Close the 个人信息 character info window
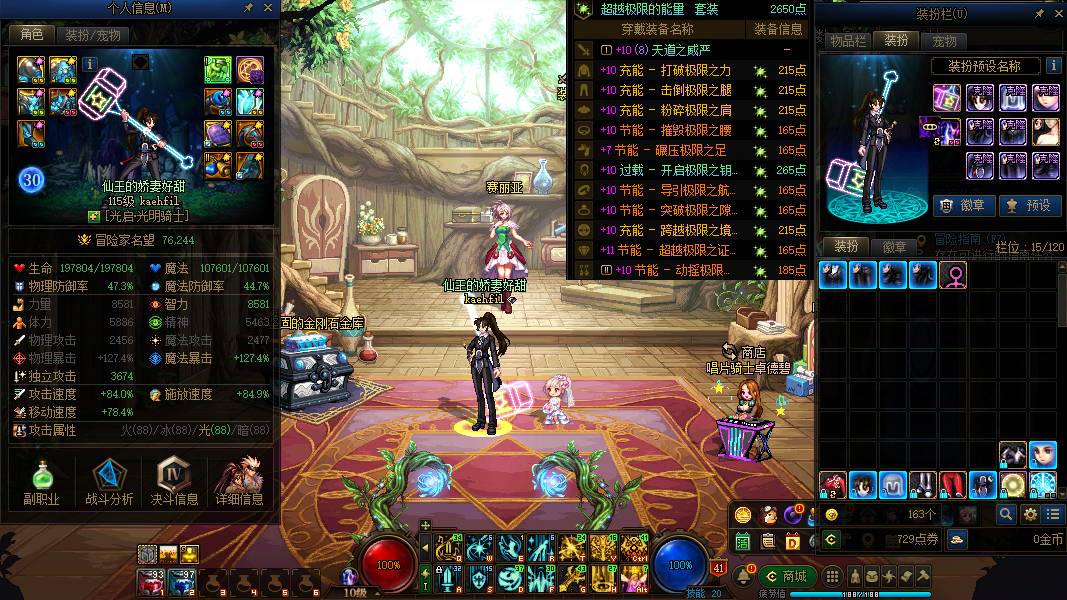This screenshot has width=1067, height=600. point(268,8)
